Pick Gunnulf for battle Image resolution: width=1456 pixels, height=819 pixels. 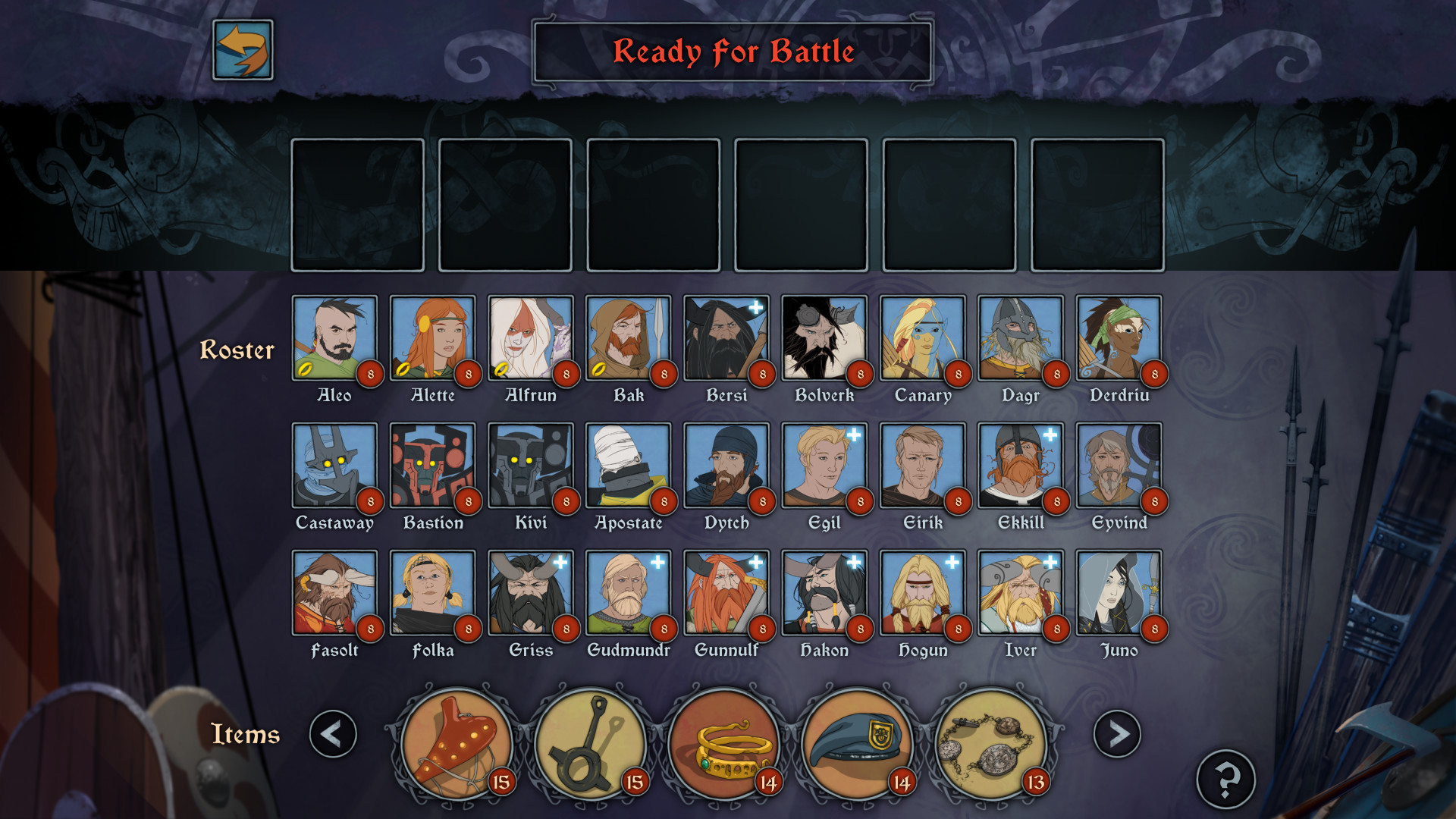726,592
